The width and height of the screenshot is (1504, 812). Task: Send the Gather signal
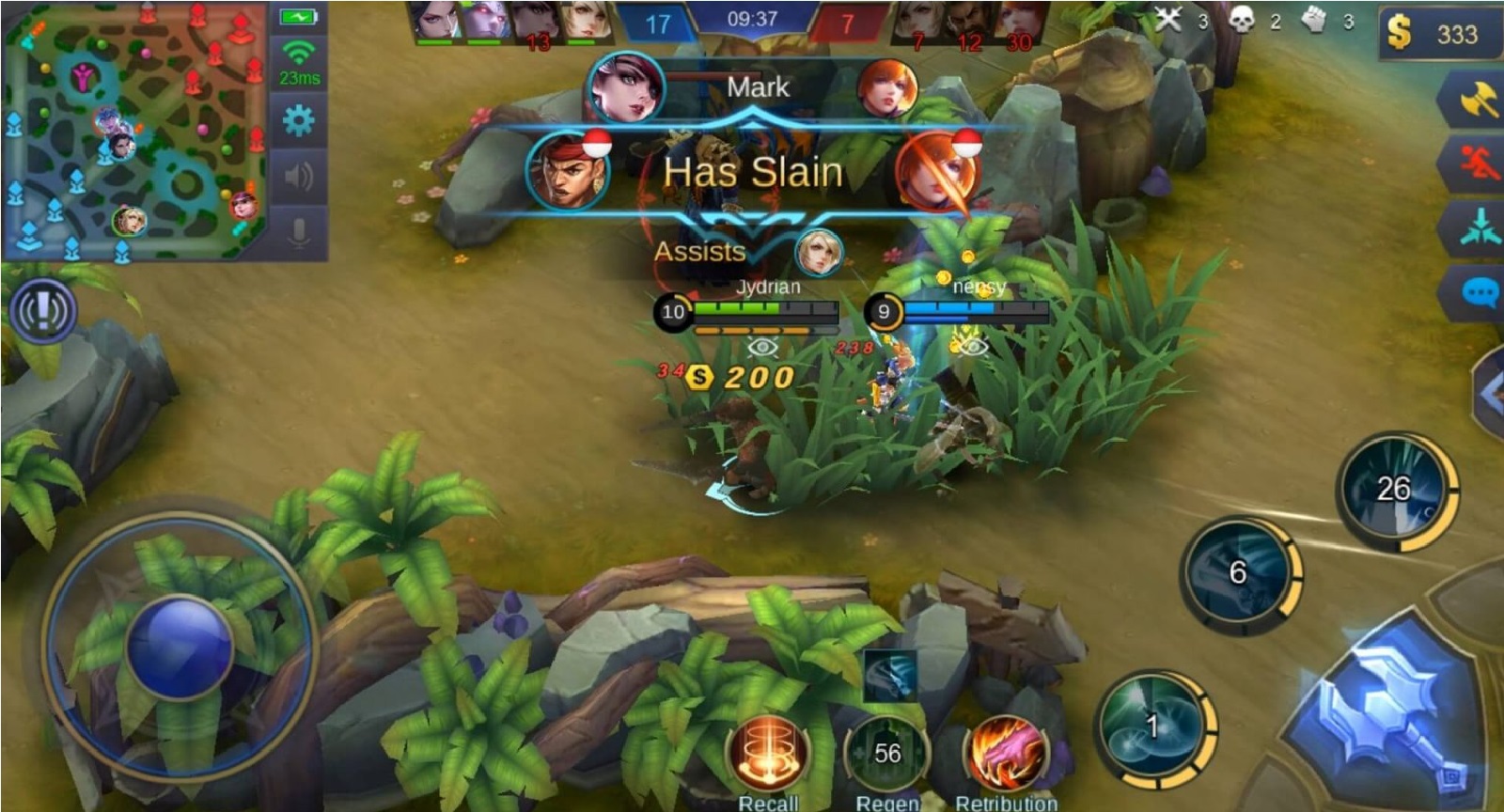(x=1478, y=227)
